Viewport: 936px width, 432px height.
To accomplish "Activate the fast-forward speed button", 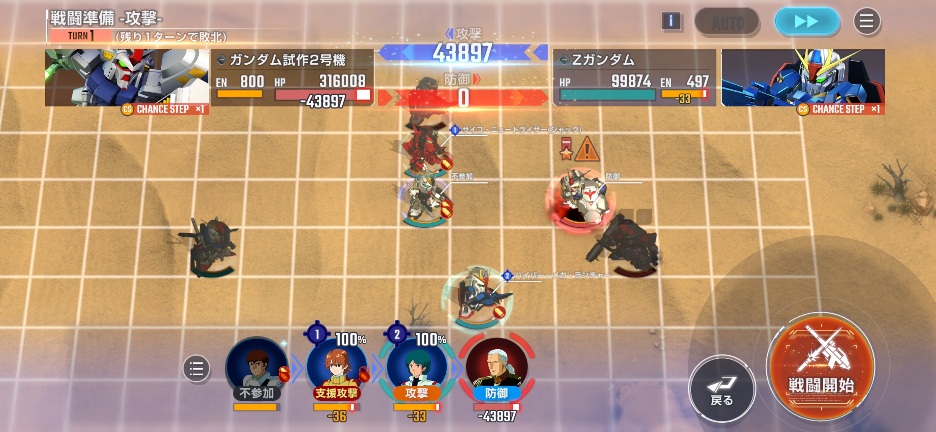I will 807,21.
